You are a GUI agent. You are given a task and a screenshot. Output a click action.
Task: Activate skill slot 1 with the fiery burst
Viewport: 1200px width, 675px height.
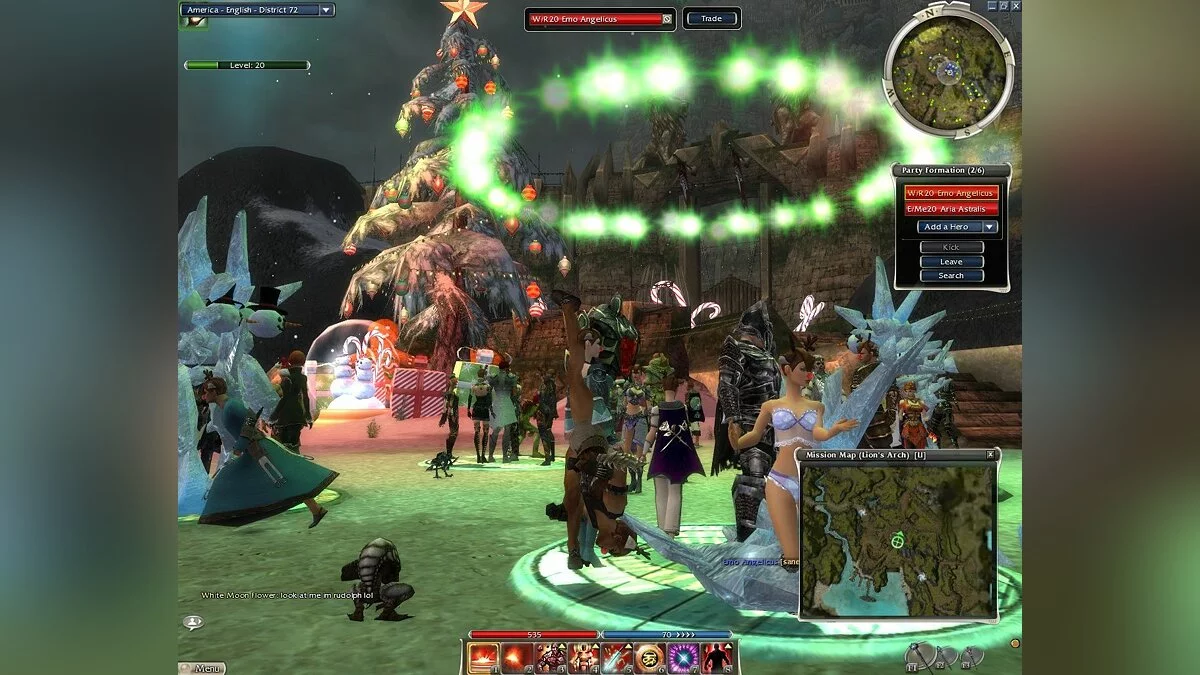(483, 657)
